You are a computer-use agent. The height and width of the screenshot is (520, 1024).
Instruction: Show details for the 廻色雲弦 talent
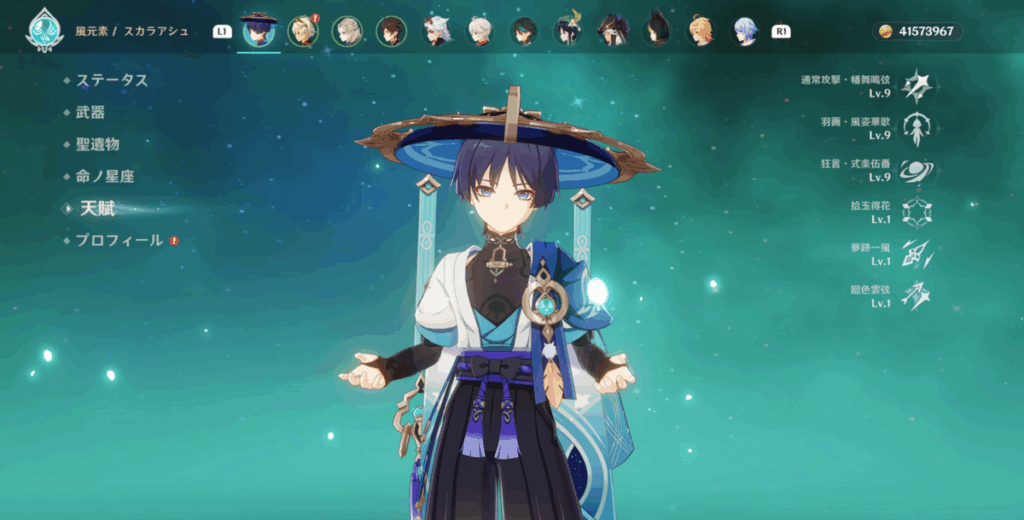point(916,296)
